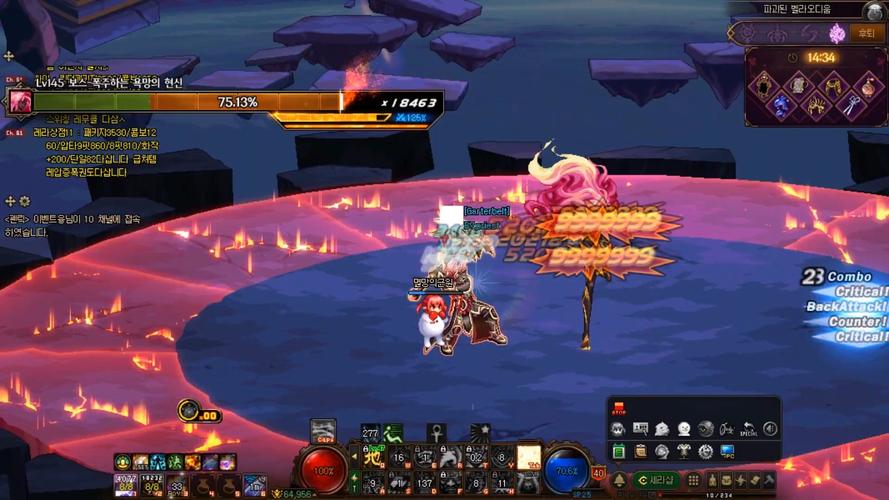The width and height of the screenshot is (889, 500).
Task: Select the blue high-heel shoe item
Action: tap(781, 105)
